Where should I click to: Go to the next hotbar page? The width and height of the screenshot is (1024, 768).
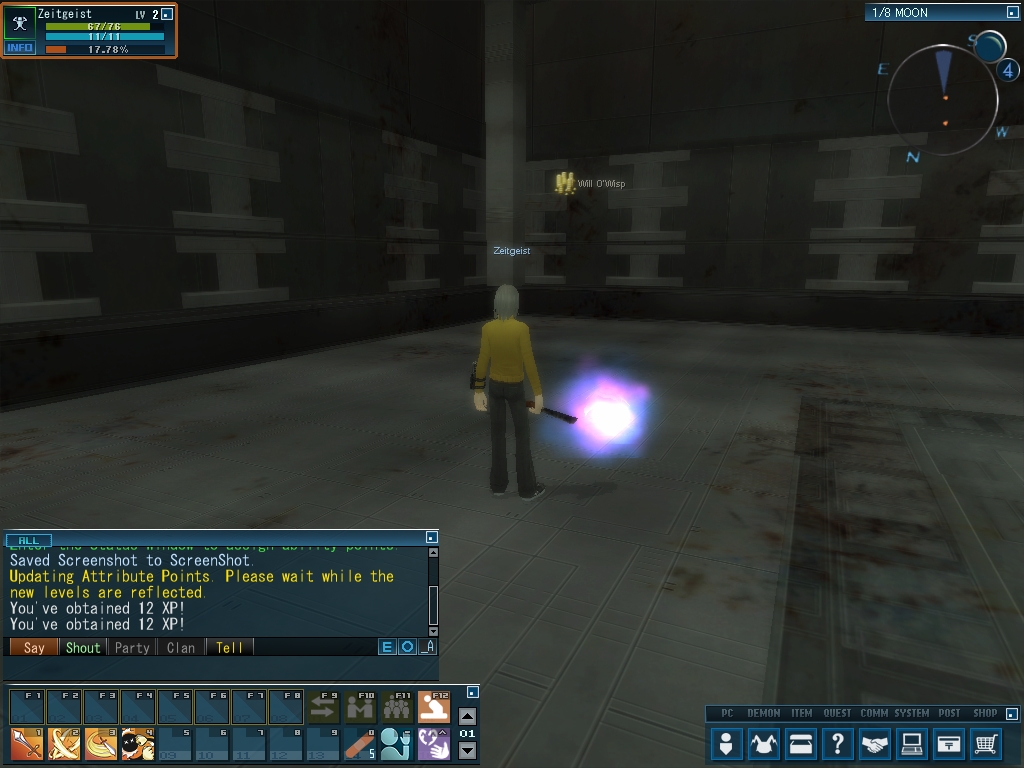tap(467, 751)
